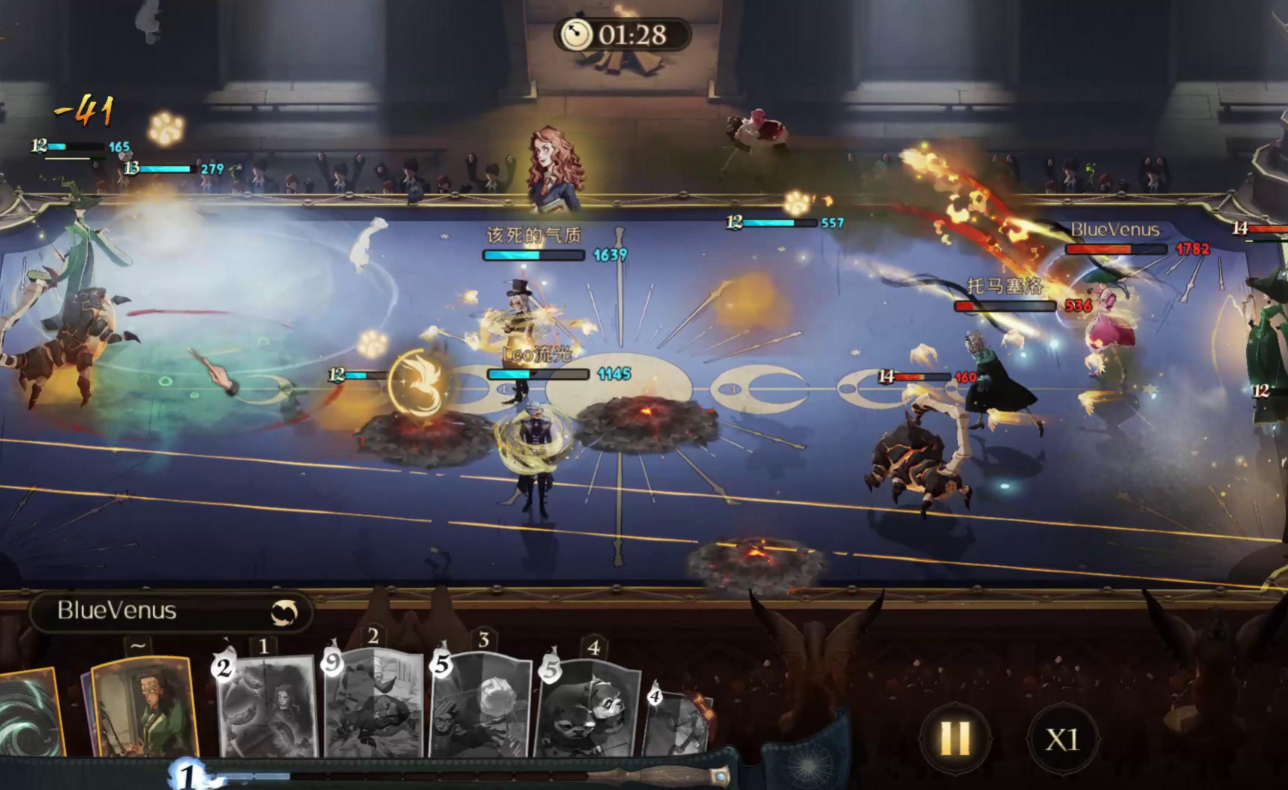The height and width of the screenshot is (790, 1288).
Task: Pick the card in slot 3 costing 5
Action: tap(481, 706)
